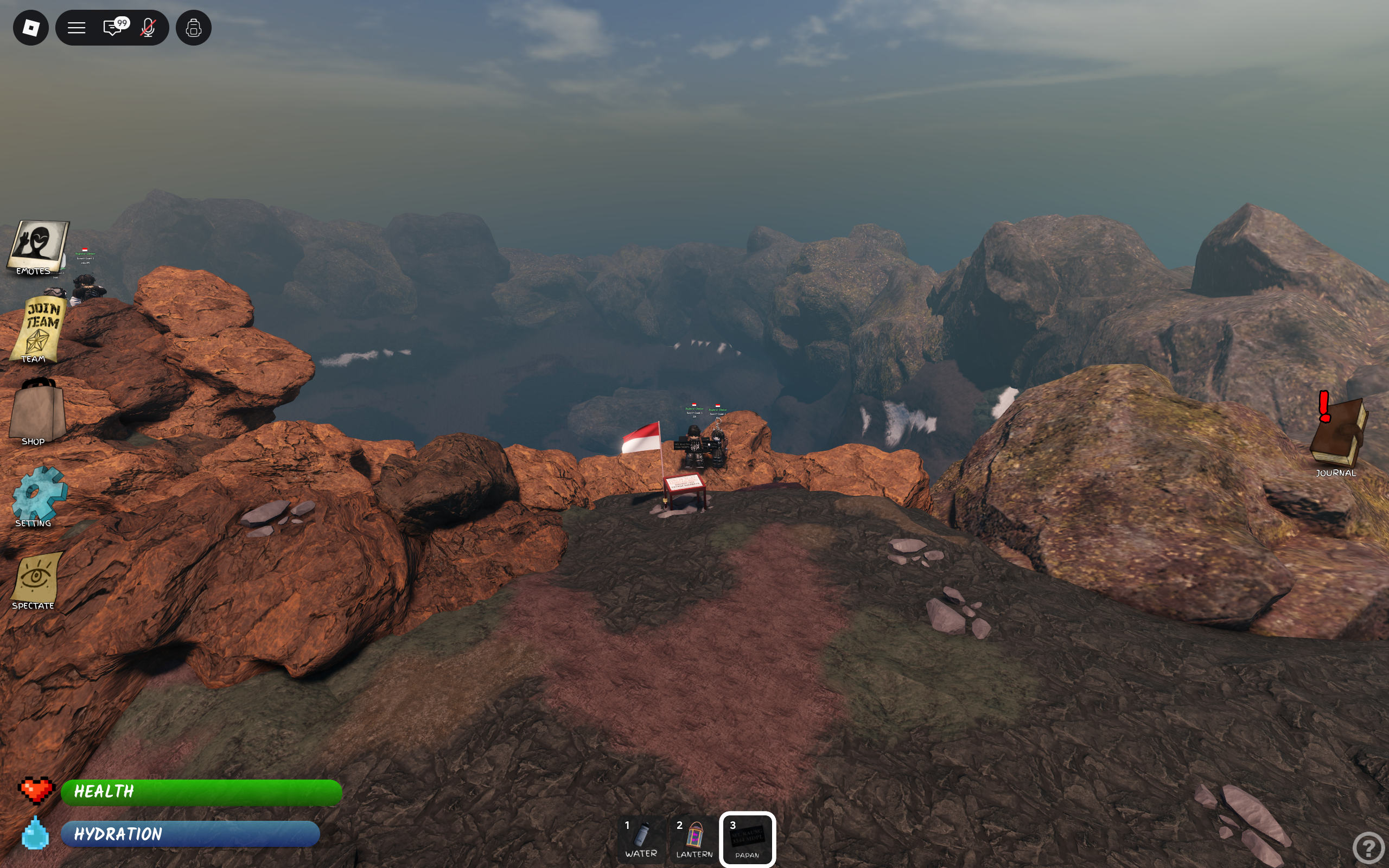The width and height of the screenshot is (1389, 868).
Task: Open the Journal book
Action: pyautogui.click(x=1339, y=435)
